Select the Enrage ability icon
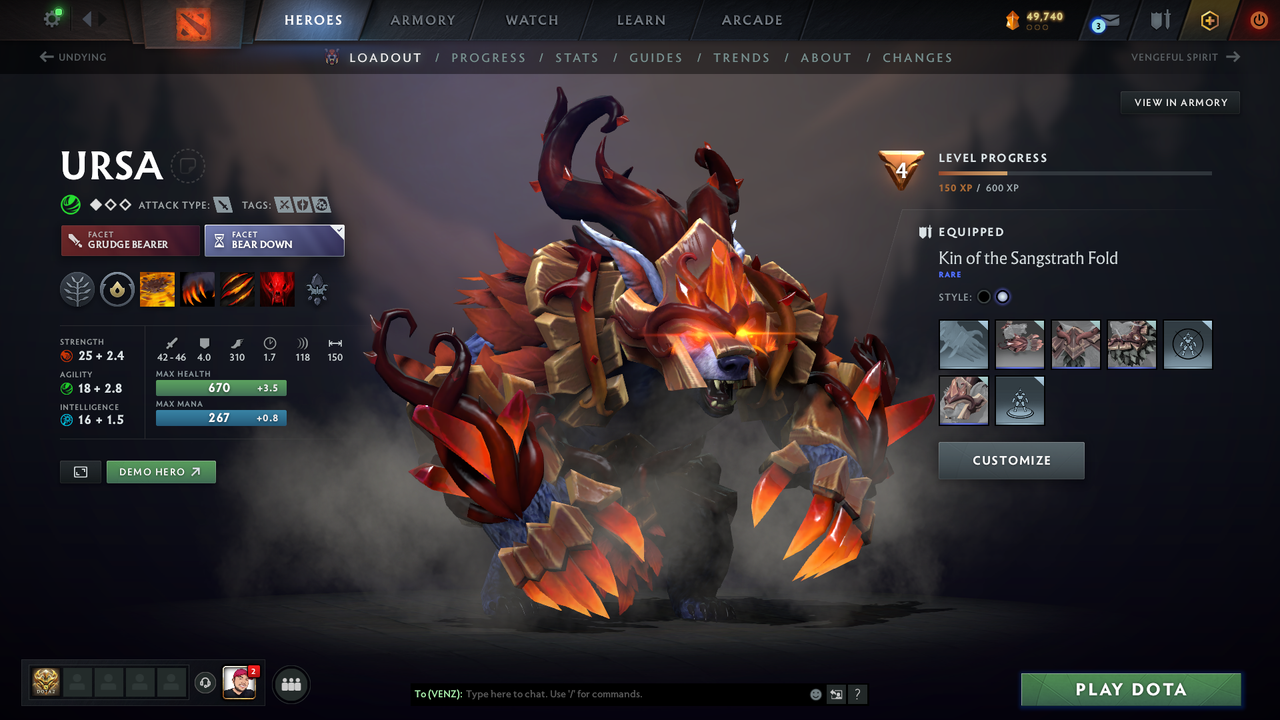The height and width of the screenshot is (720, 1280). (277, 289)
